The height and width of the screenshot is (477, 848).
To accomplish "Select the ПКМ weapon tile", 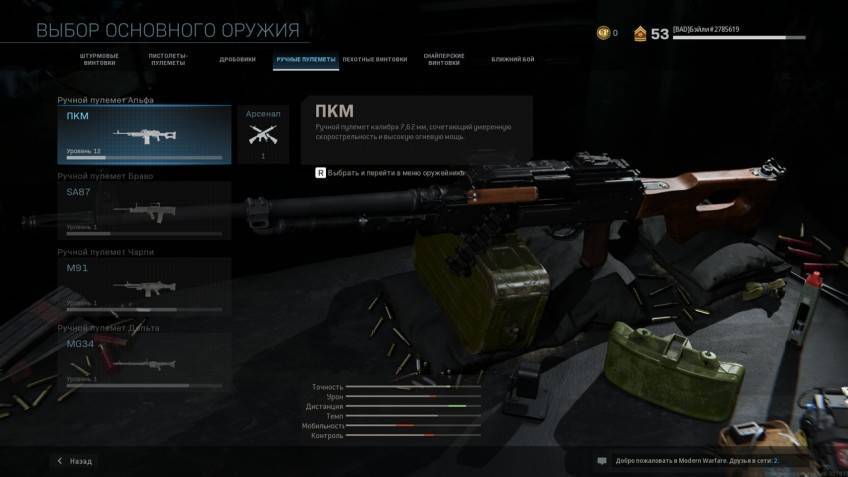I will point(144,135).
